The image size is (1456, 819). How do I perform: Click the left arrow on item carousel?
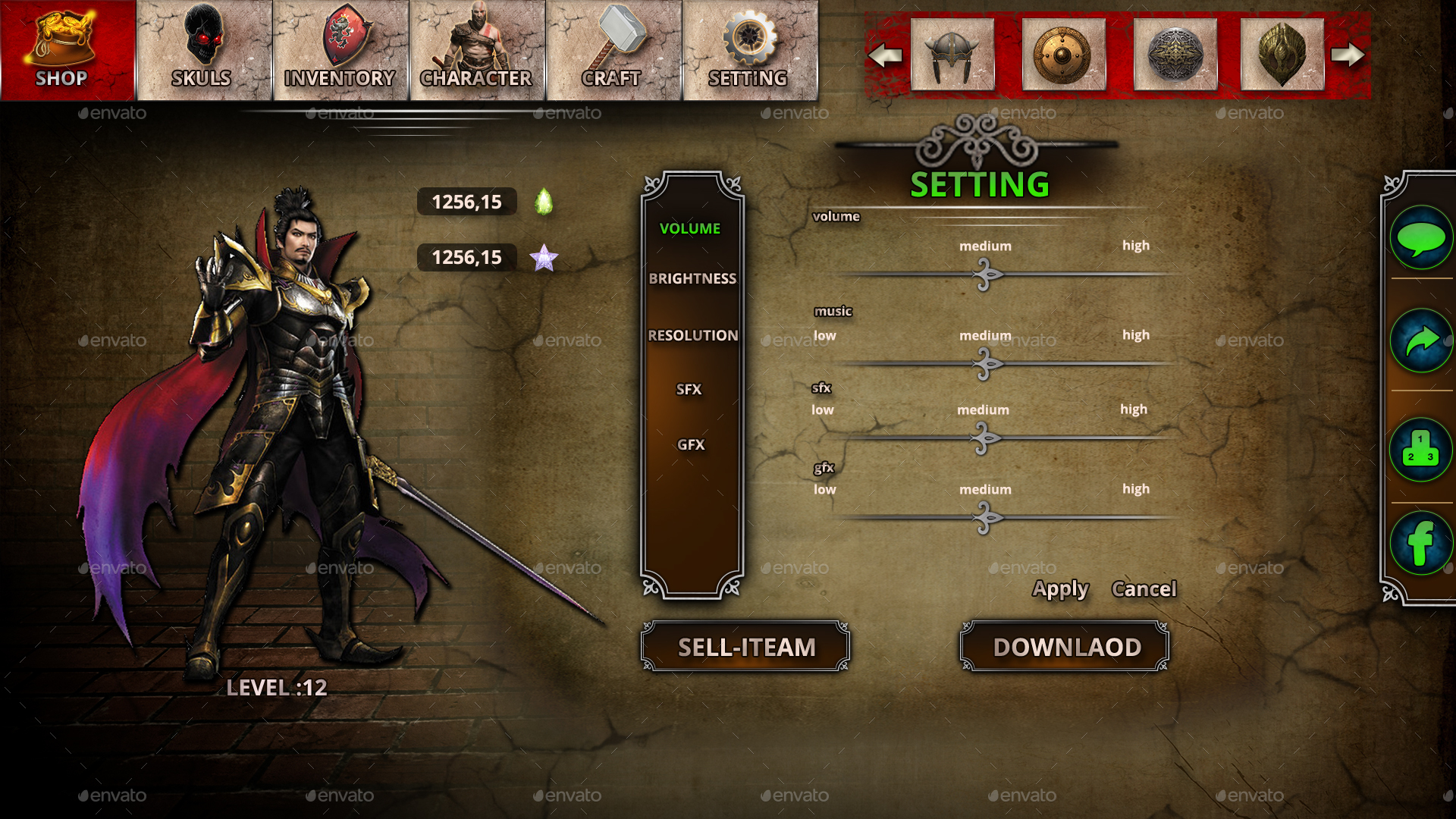886,53
